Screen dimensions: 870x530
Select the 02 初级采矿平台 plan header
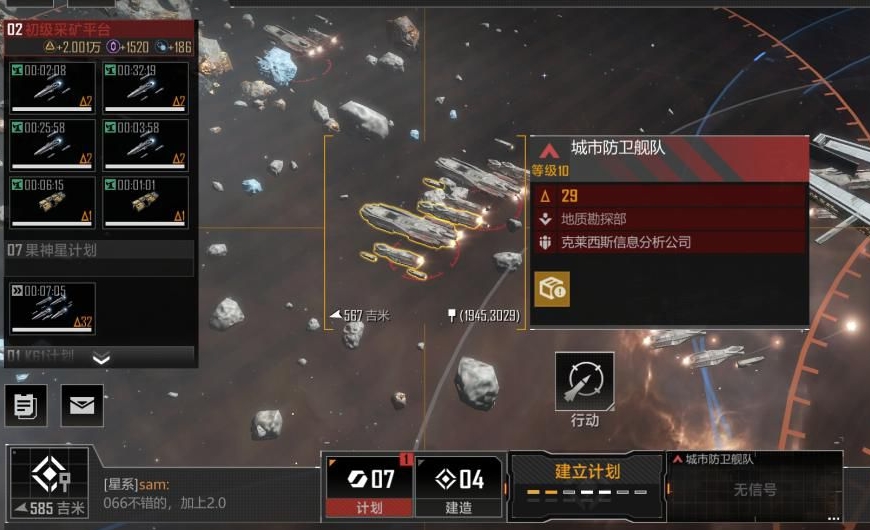click(100, 30)
